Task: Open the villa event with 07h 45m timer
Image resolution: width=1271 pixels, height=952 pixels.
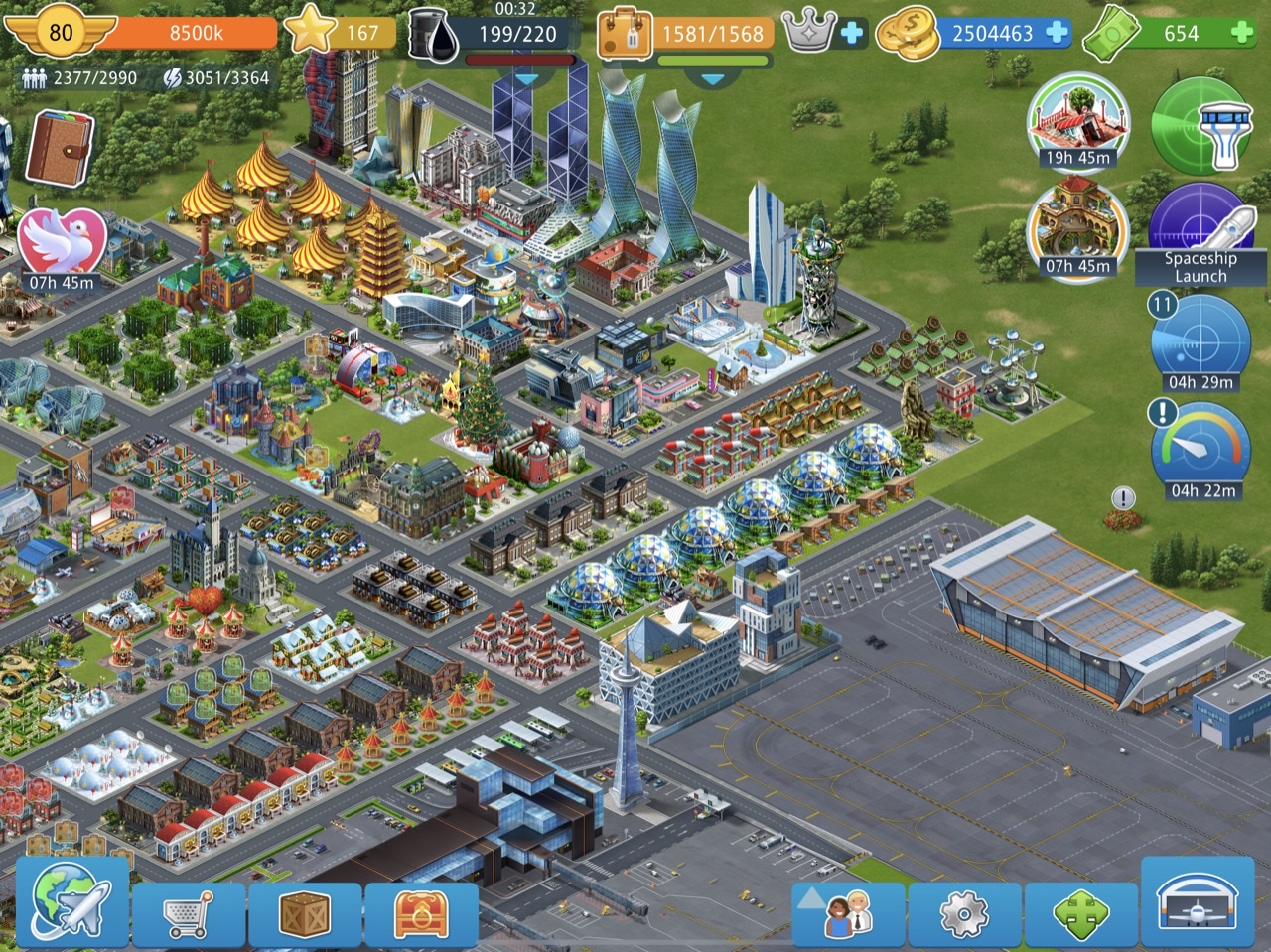Action: click(x=1077, y=230)
